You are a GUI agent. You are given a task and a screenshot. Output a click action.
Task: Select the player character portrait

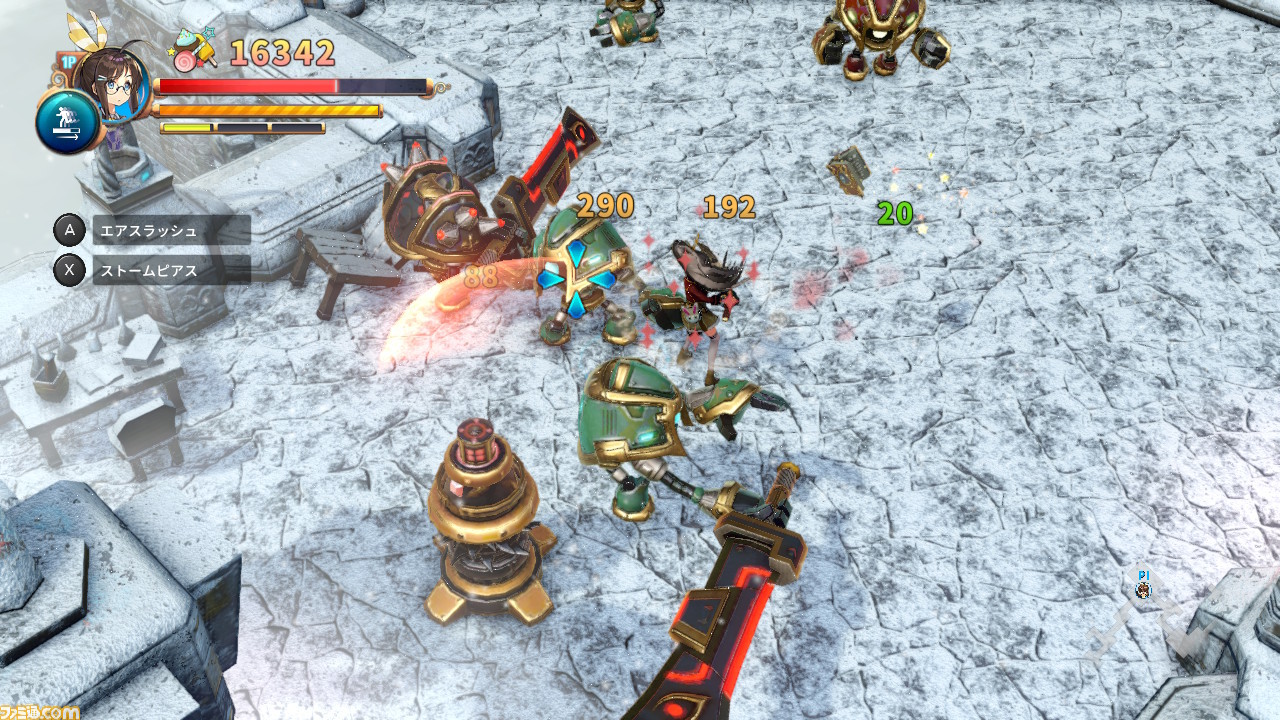[x=110, y=76]
